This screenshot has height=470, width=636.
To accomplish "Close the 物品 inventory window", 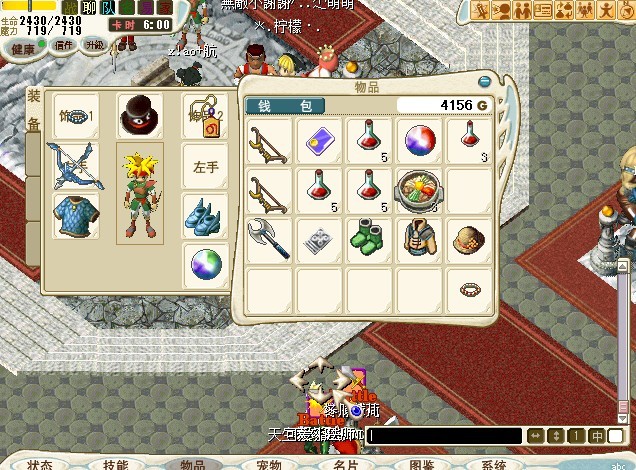I will [485, 80].
